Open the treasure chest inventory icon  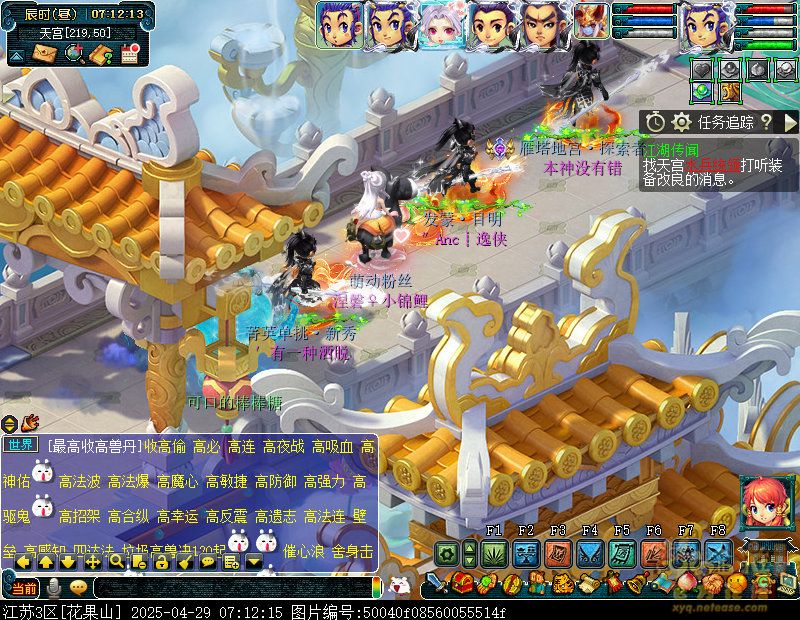pos(462,582)
